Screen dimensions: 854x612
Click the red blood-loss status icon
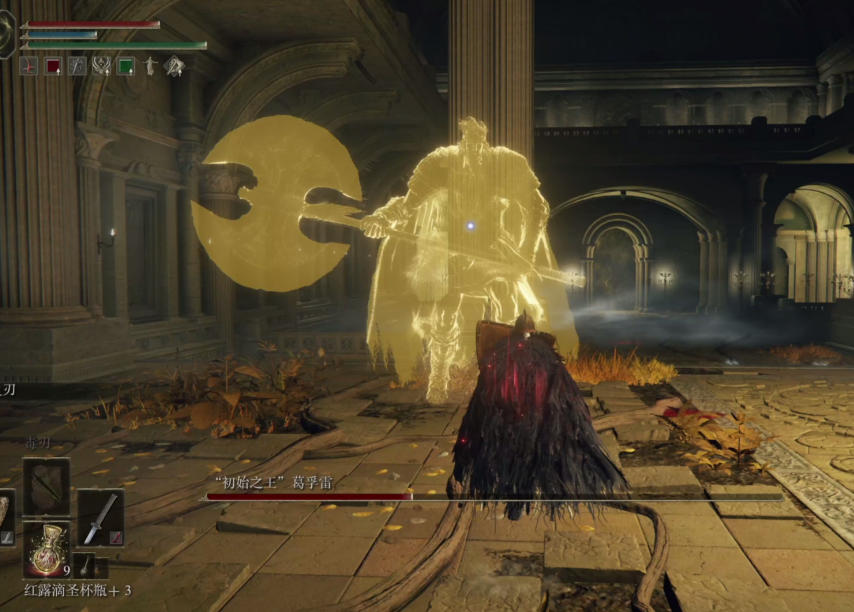tap(29, 66)
